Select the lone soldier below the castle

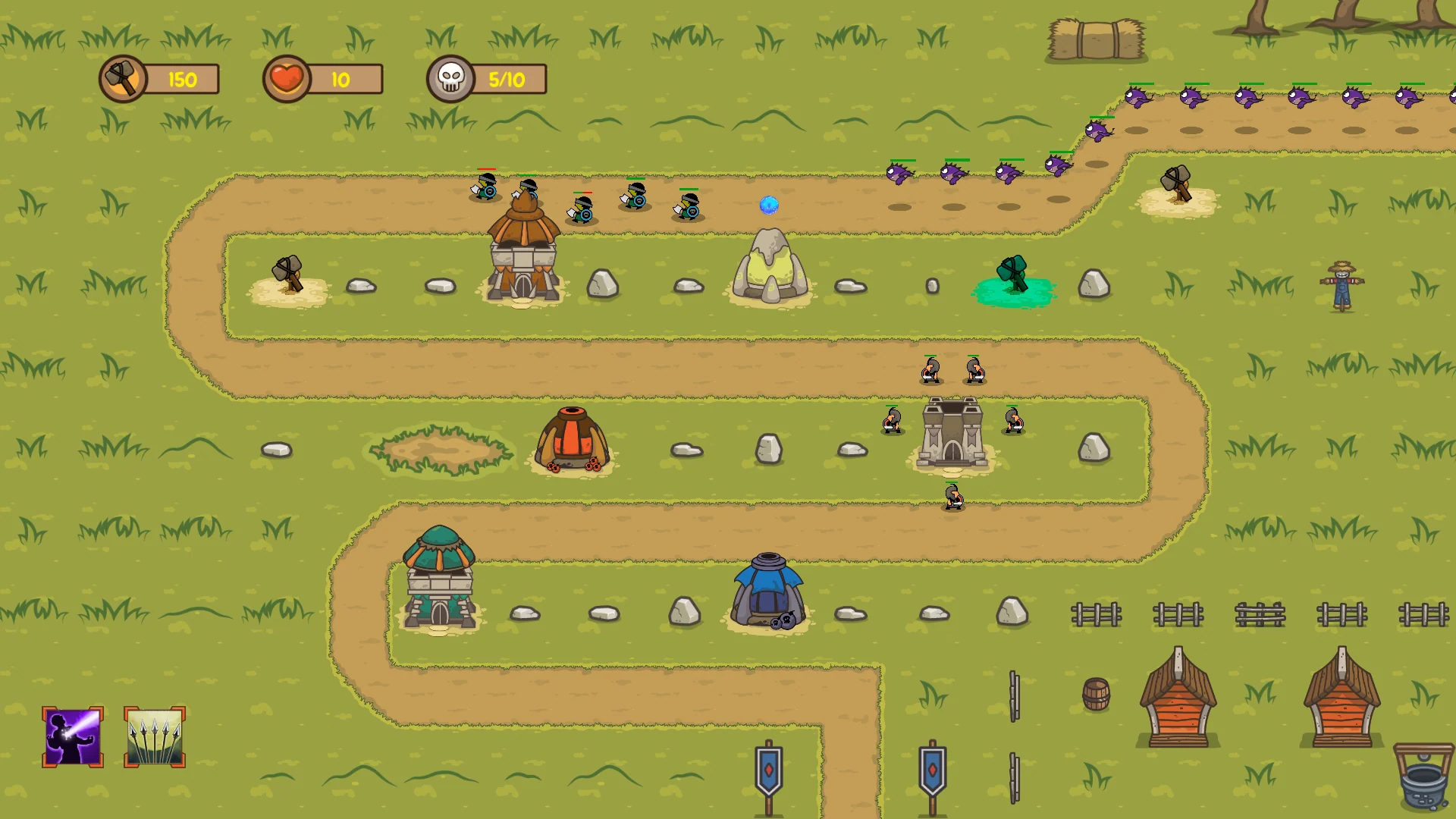pos(952,497)
